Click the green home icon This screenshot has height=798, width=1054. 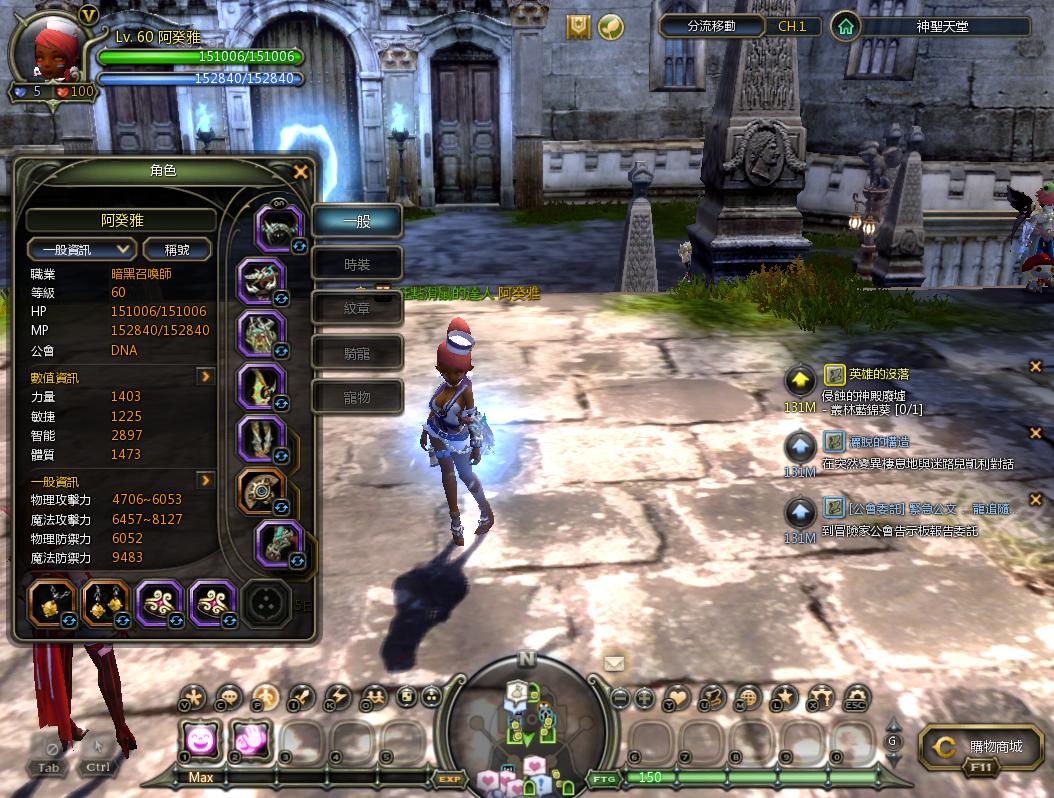[x=846, y=27]
